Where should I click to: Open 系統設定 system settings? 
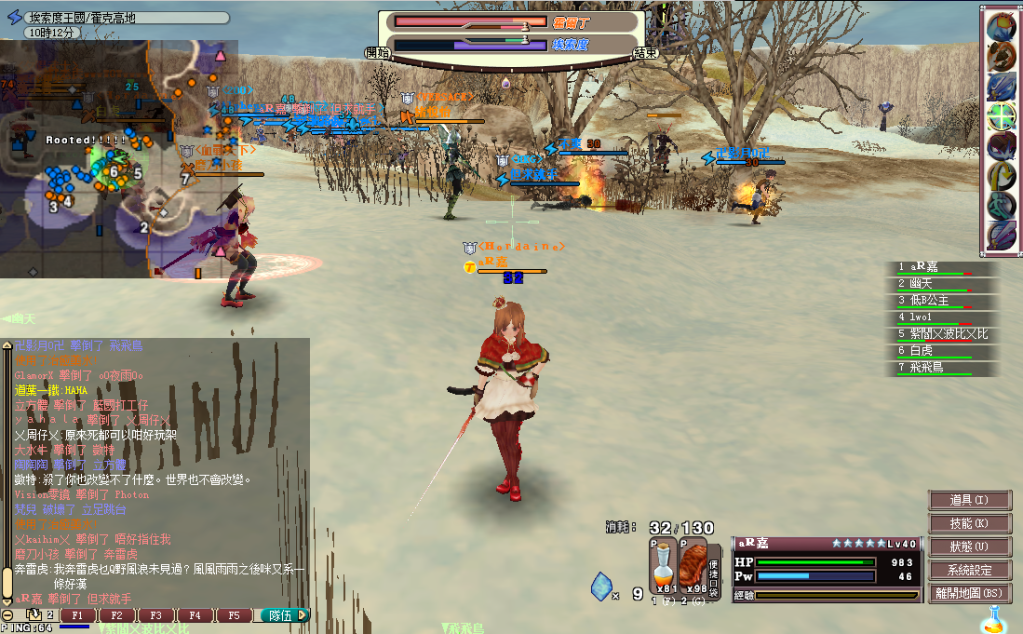point(968,569)
